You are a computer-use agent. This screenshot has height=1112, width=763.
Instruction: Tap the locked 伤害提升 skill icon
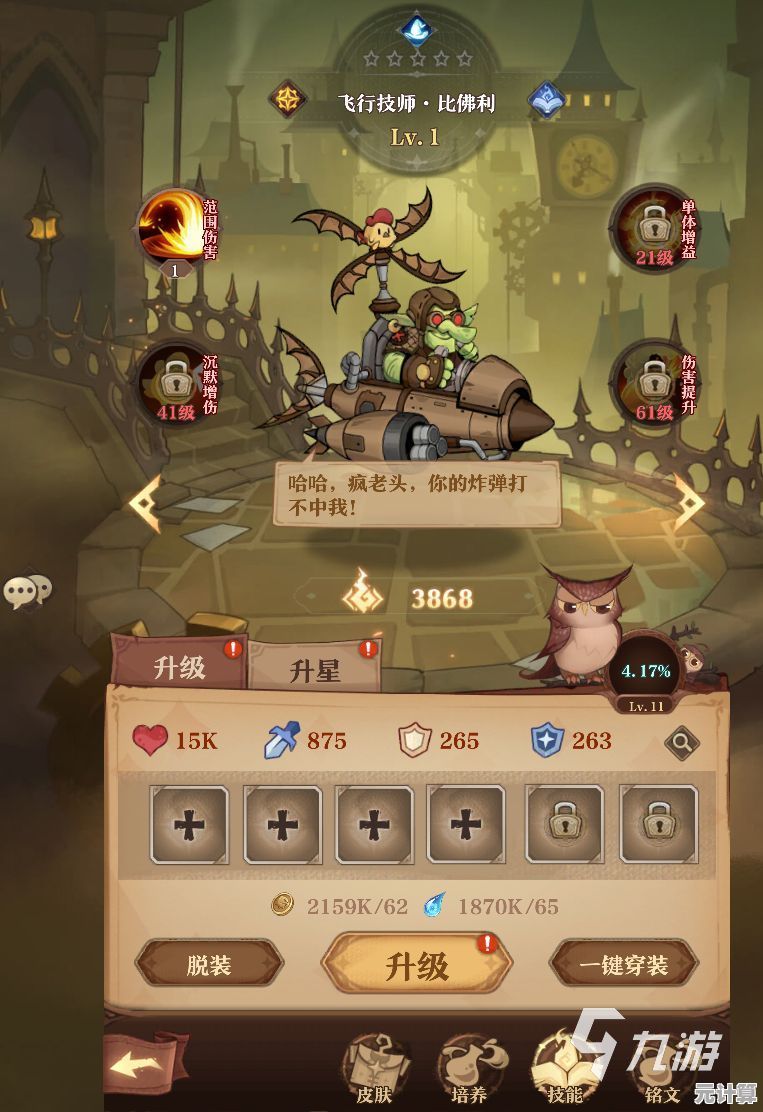coord(650,380)
